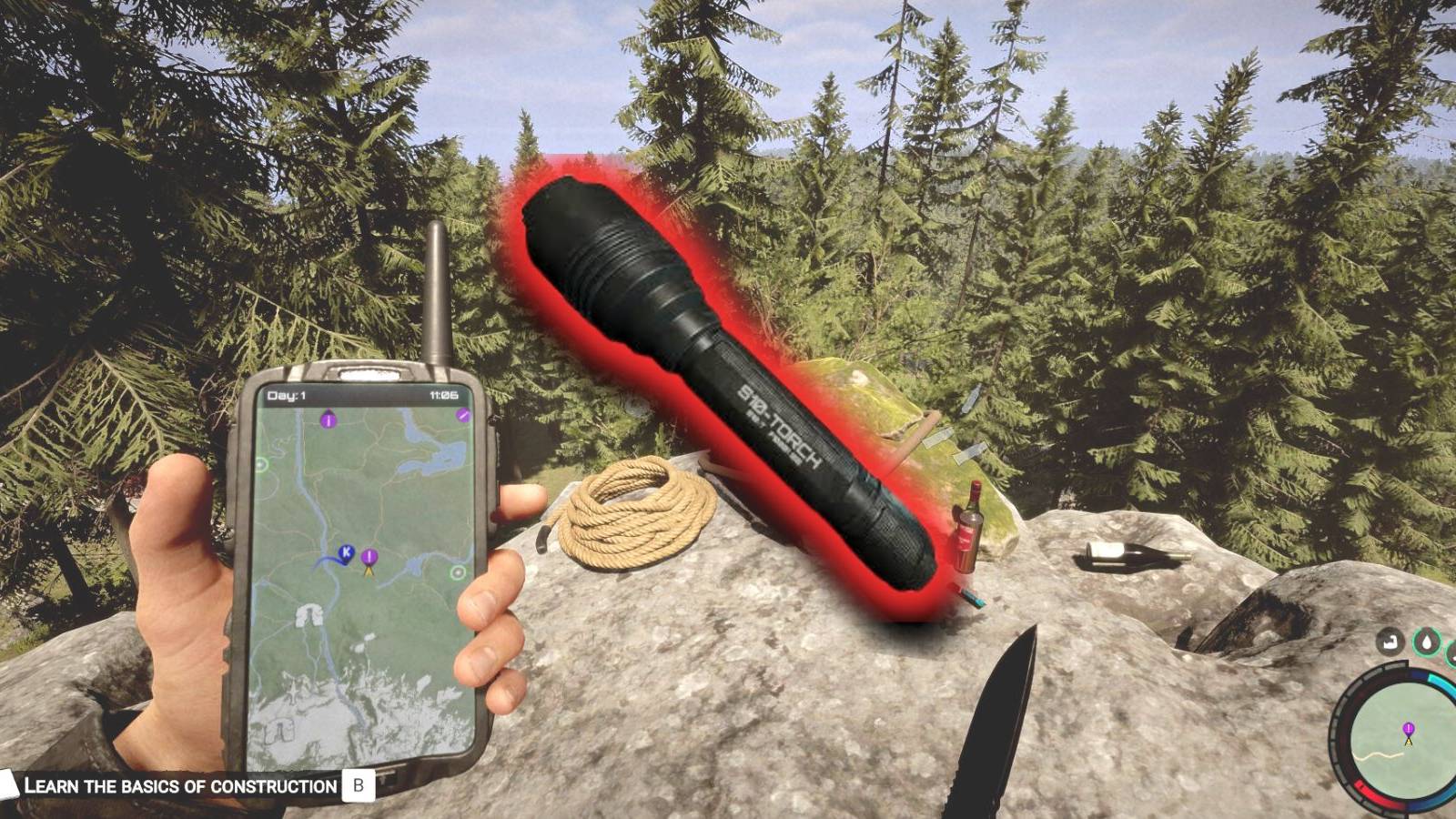The height and width of the screenshot is (819, 1456).
Task: Click the blue K marker for Kelvin on GPS
Action: [x=346, y=553]
